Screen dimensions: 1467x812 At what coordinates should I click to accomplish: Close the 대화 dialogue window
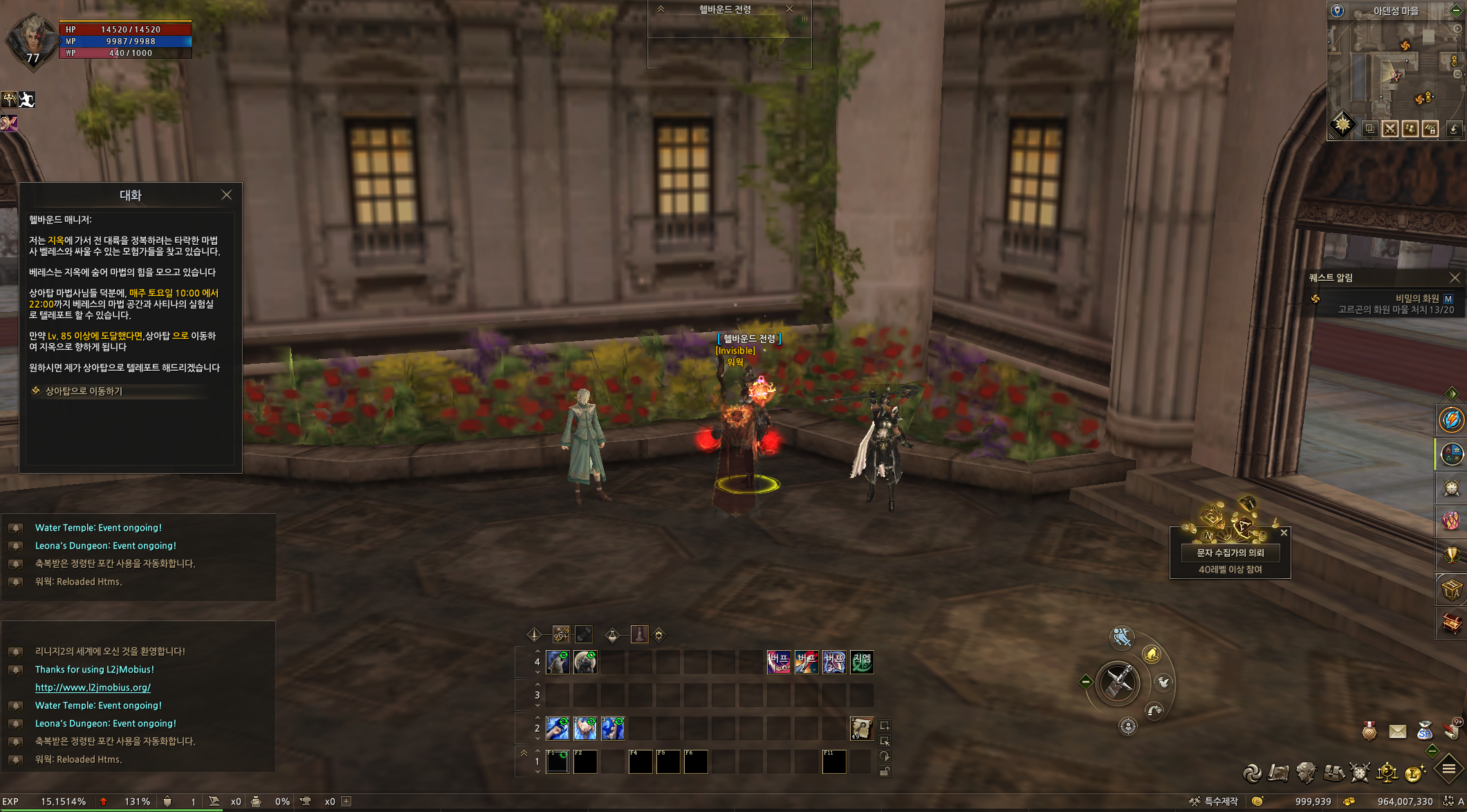[226, 195]
